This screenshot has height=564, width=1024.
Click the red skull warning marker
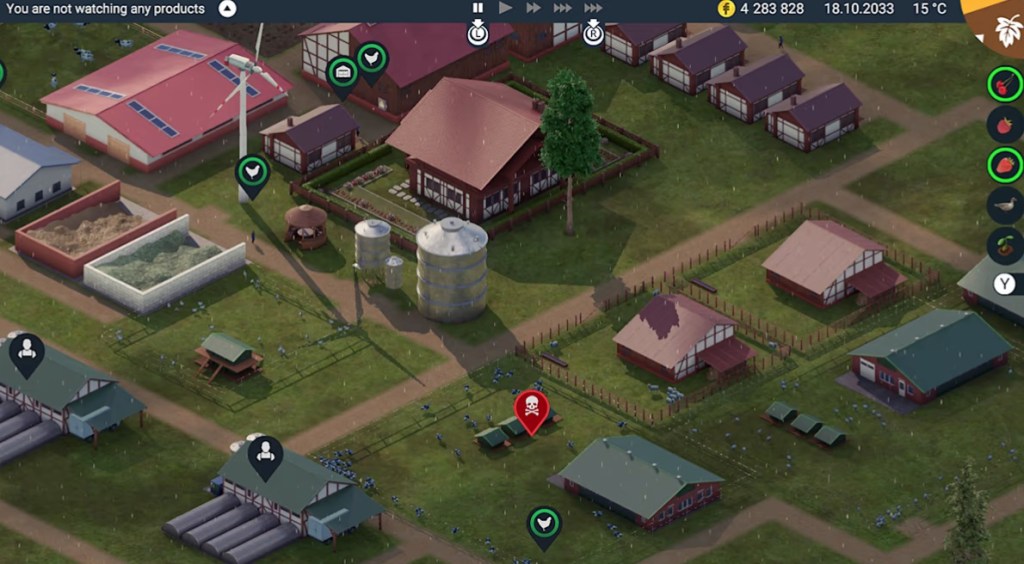[531, 409]
